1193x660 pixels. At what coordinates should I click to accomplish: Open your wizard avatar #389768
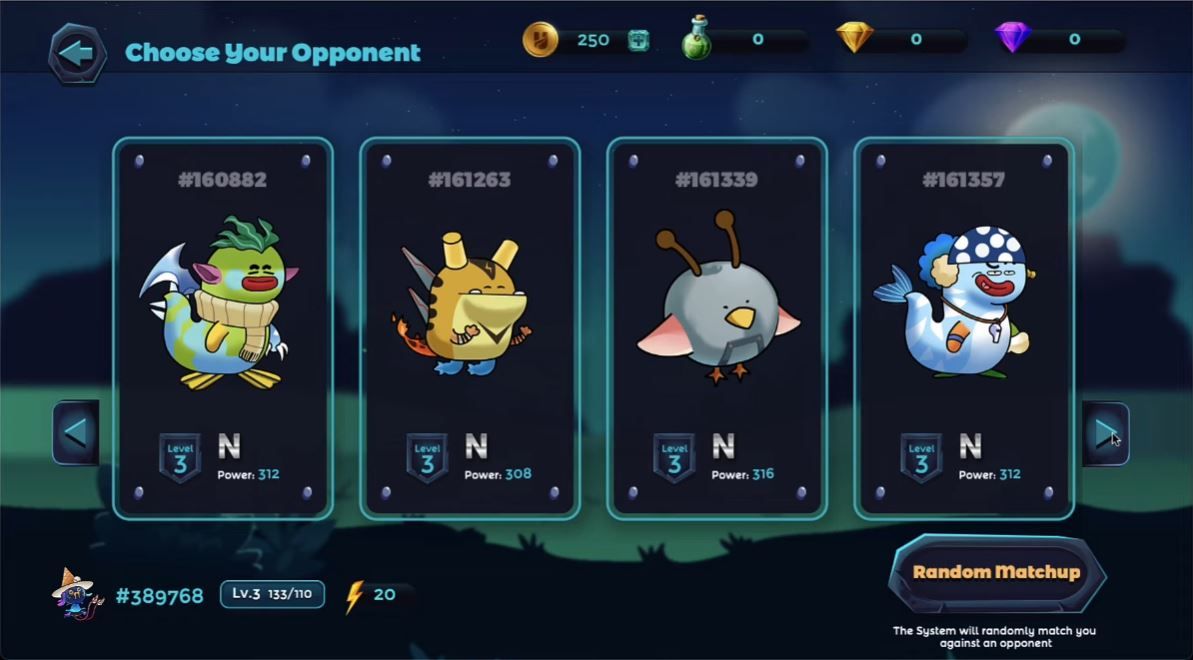77,595
